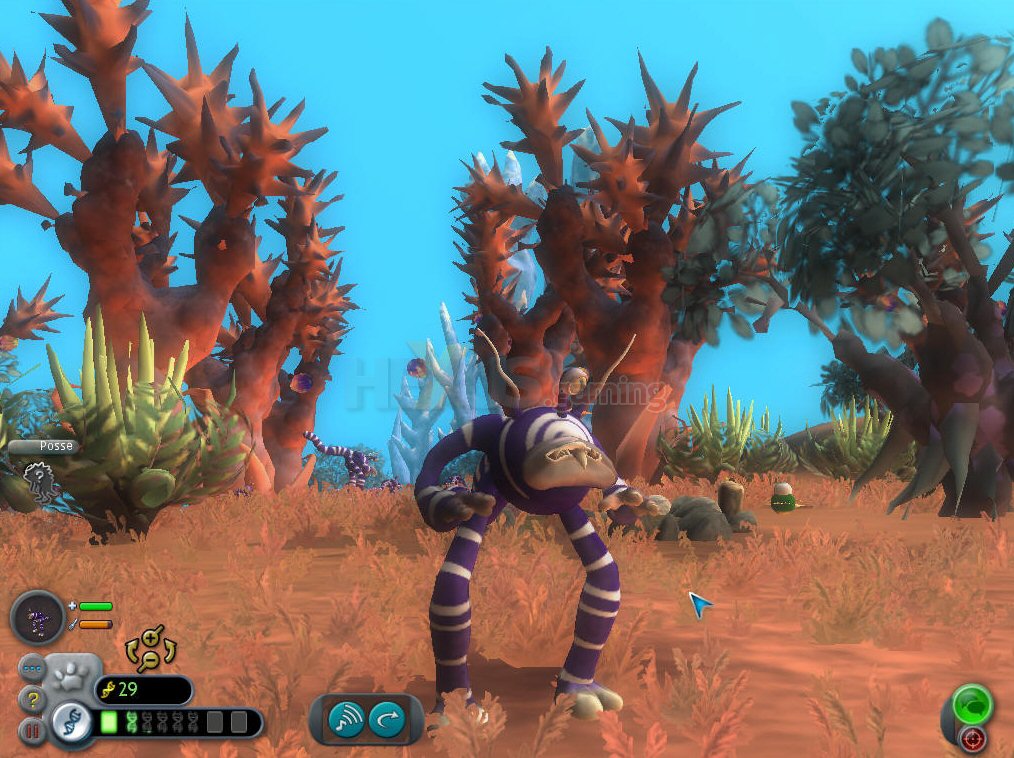Activate the curved arrow ability icon
The height and width of the screenshot is (758, 1014).
(x=387, y=720)
